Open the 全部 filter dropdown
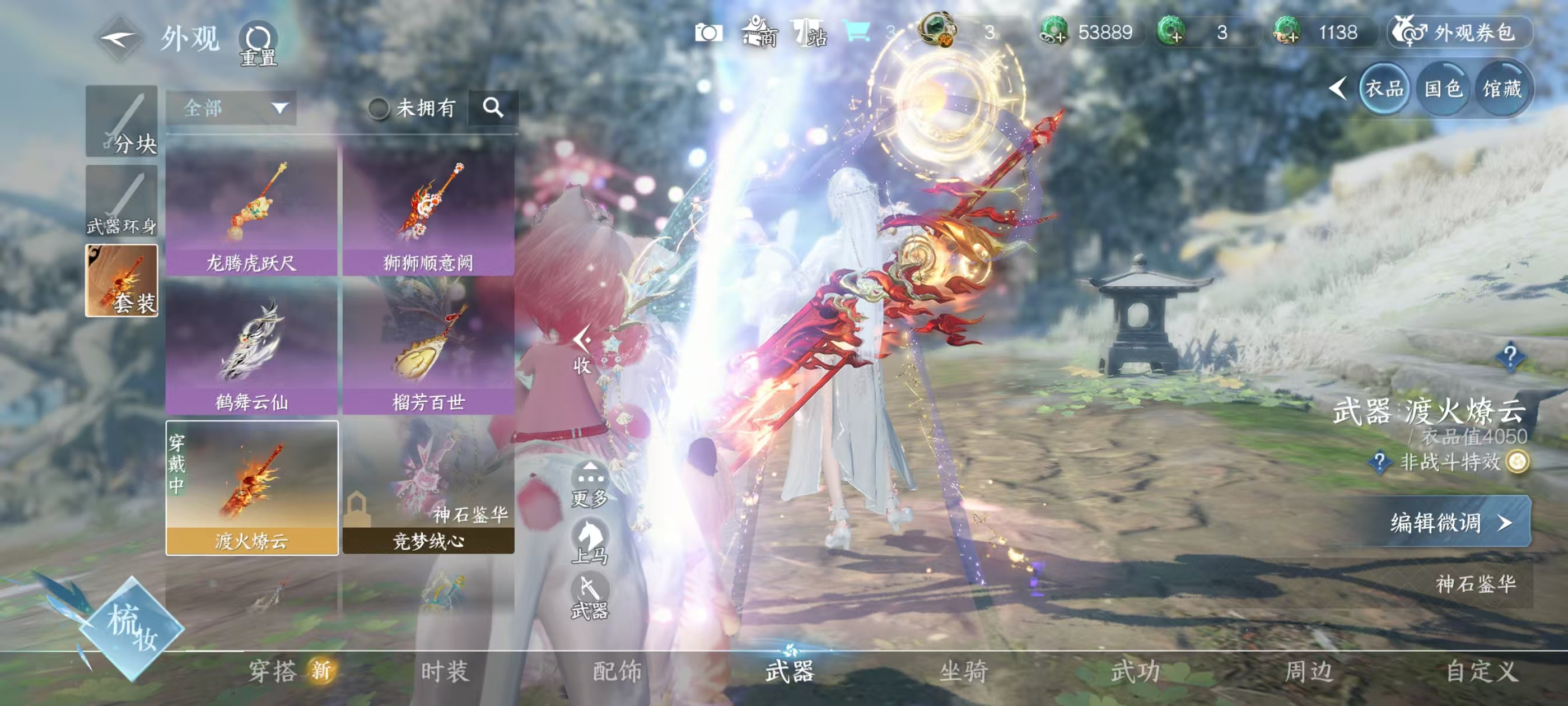This screenshot has width=1568, height=706. click(x=231, y=109)
